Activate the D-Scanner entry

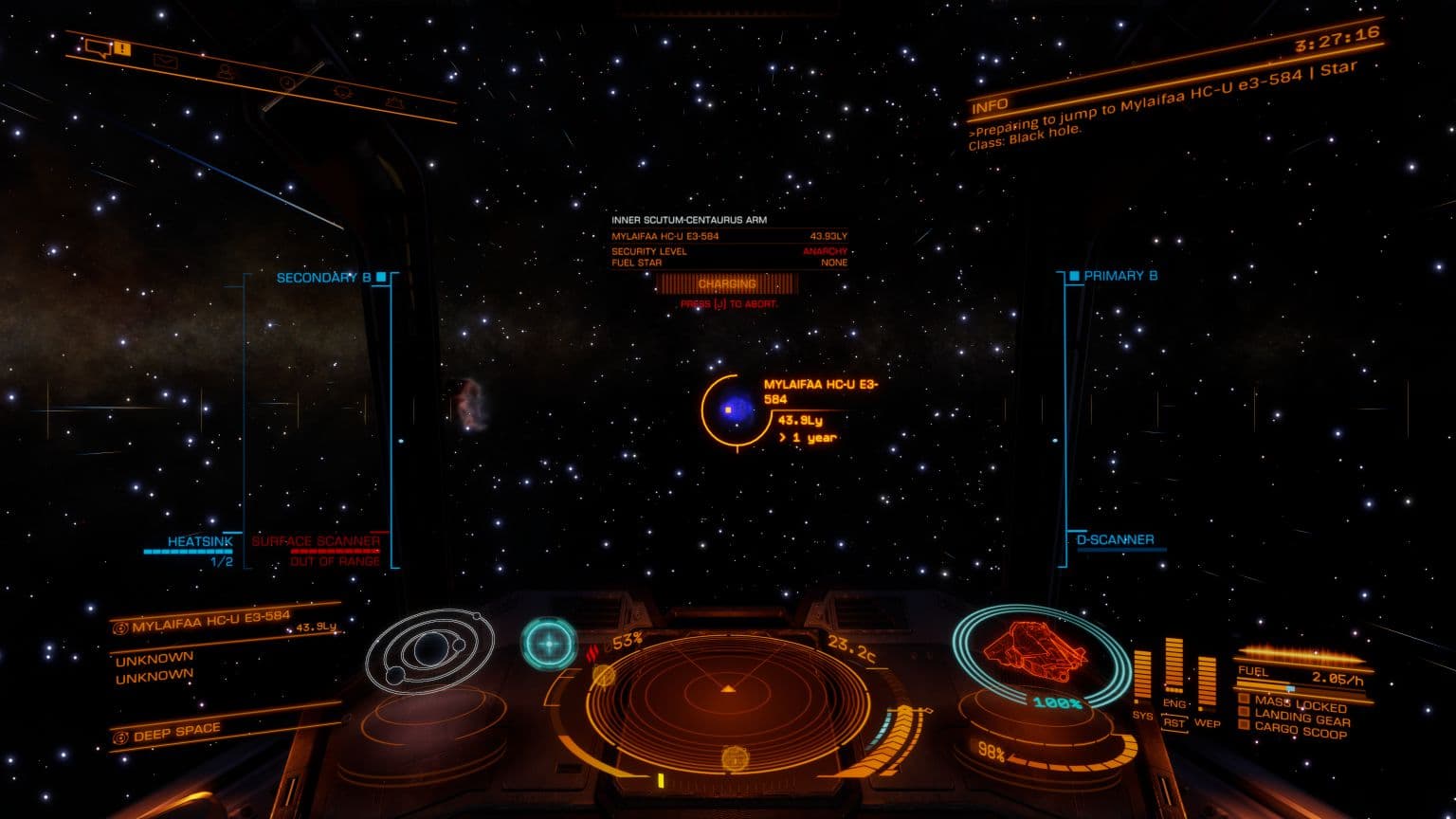(1115, 540)
